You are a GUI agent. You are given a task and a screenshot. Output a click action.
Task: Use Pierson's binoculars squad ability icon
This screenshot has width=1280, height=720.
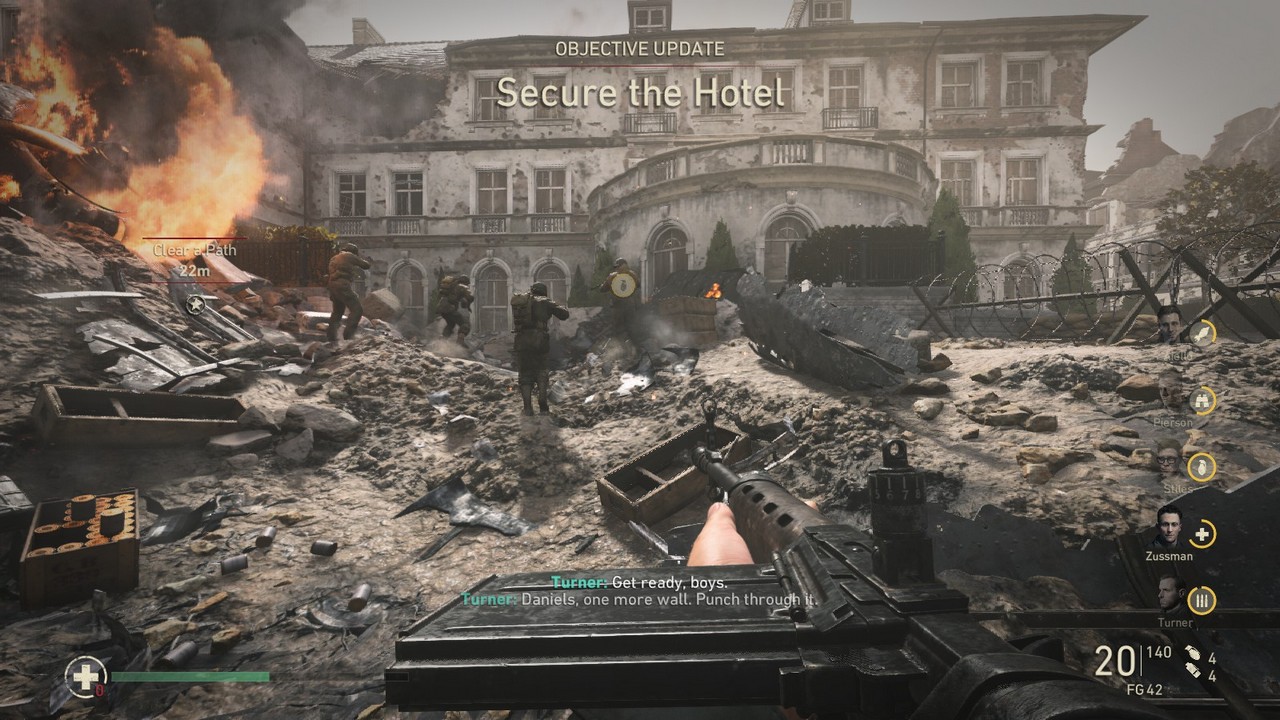(x=1201, y=401)
